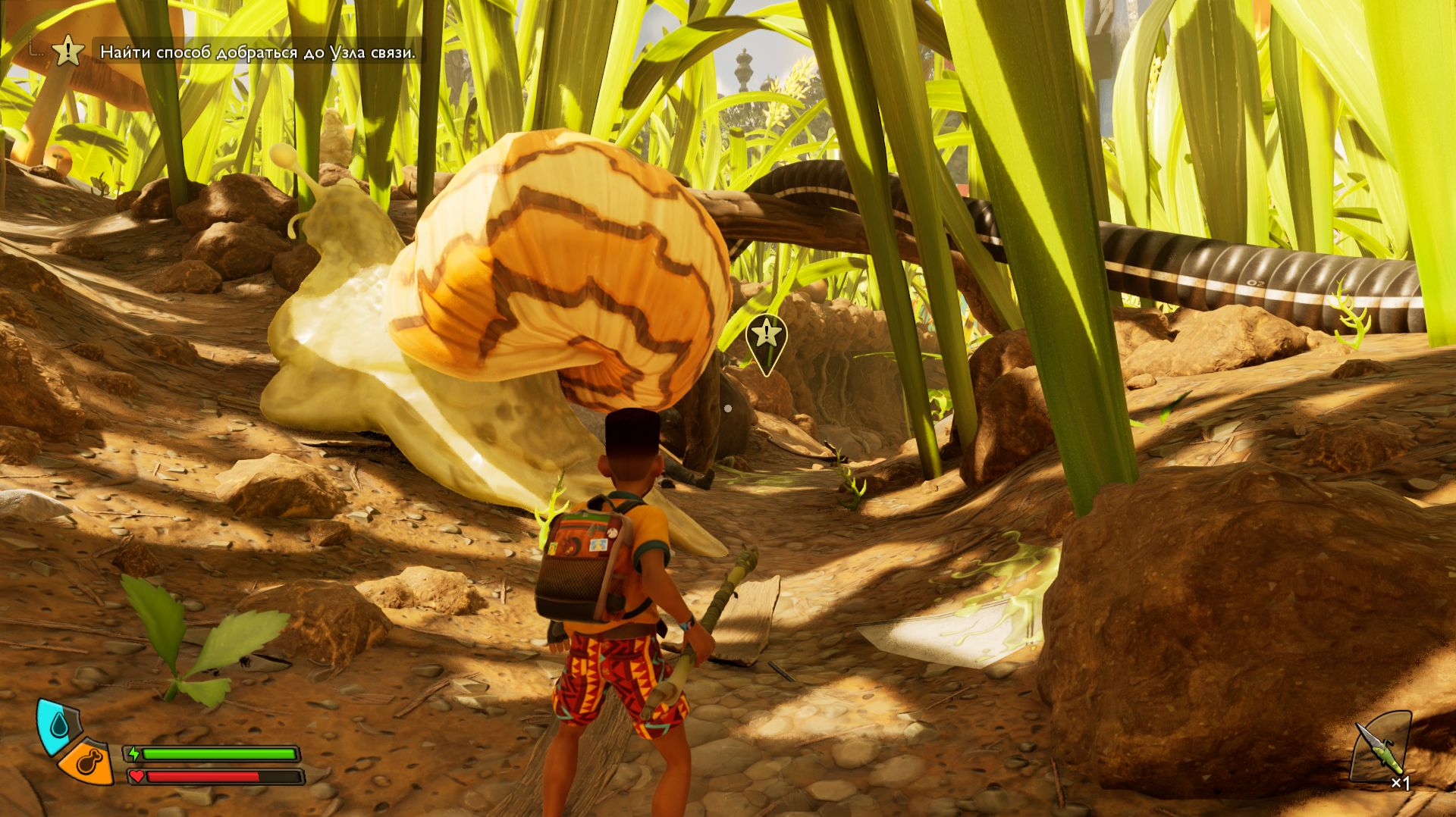Click the orange hunger meter icon
Image resolution: width=1456 pixels, height=817 pixels.
(x=88, y=761)
